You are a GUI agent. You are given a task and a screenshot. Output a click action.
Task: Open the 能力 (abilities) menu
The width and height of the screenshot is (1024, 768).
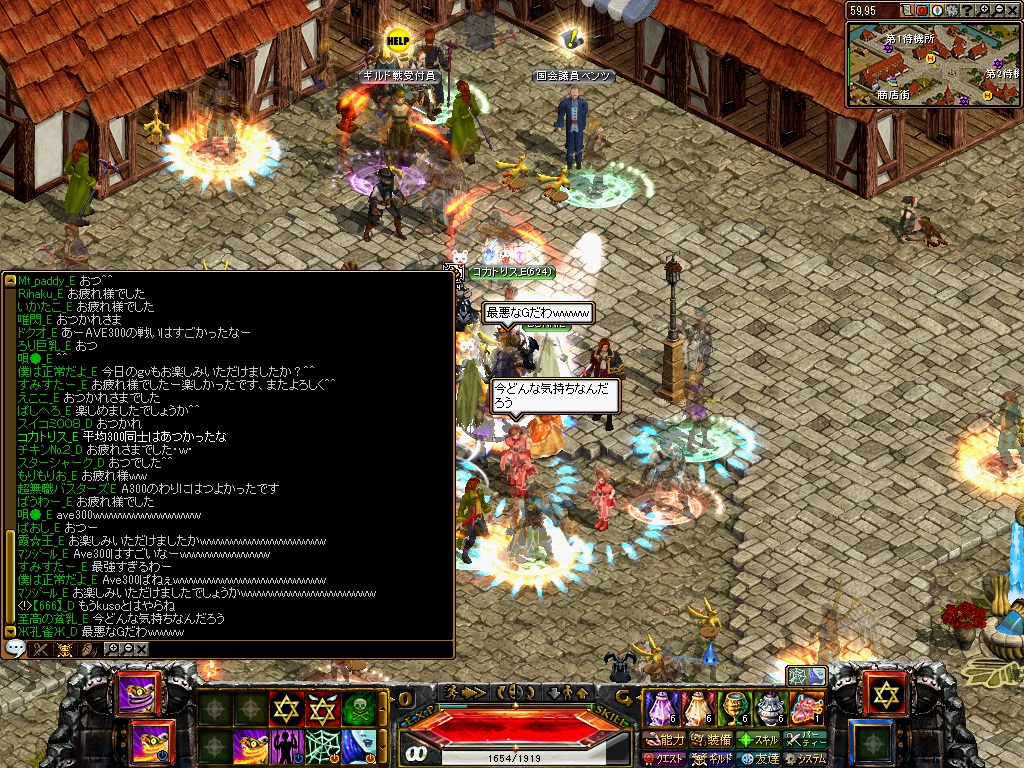click(665, 740)
